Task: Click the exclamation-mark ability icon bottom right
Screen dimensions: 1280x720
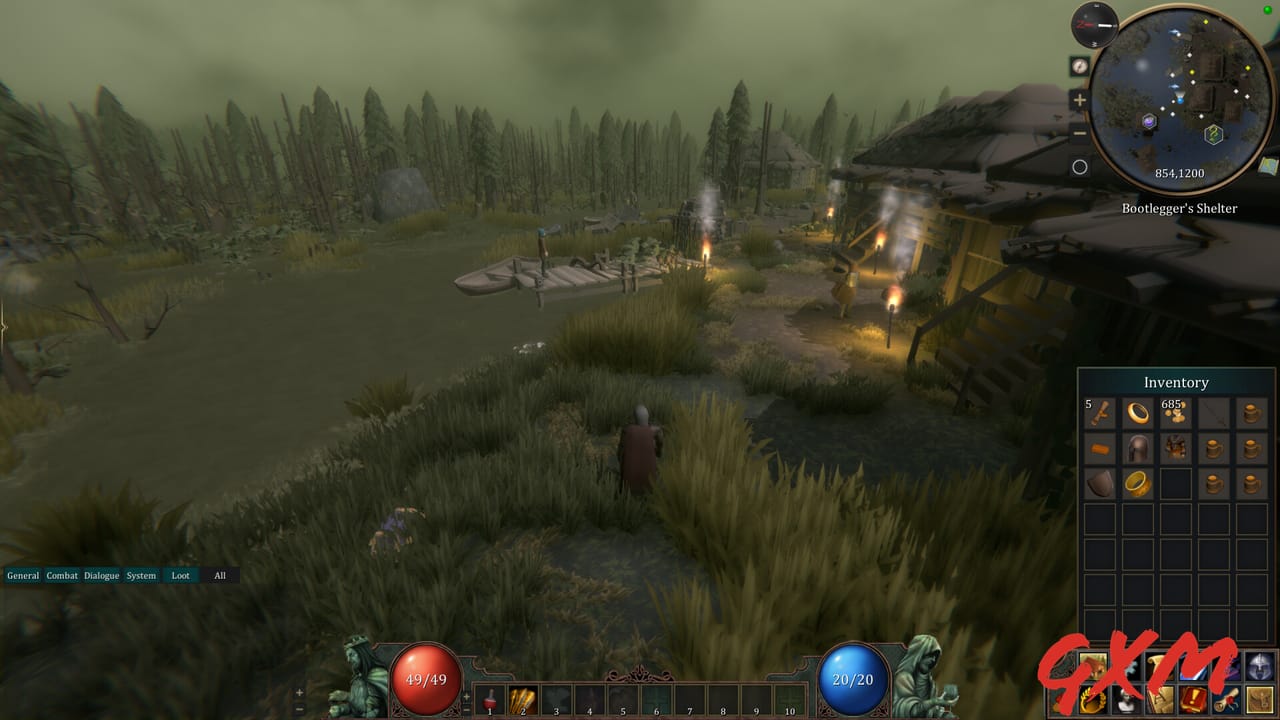Action: pos(1192,698)
